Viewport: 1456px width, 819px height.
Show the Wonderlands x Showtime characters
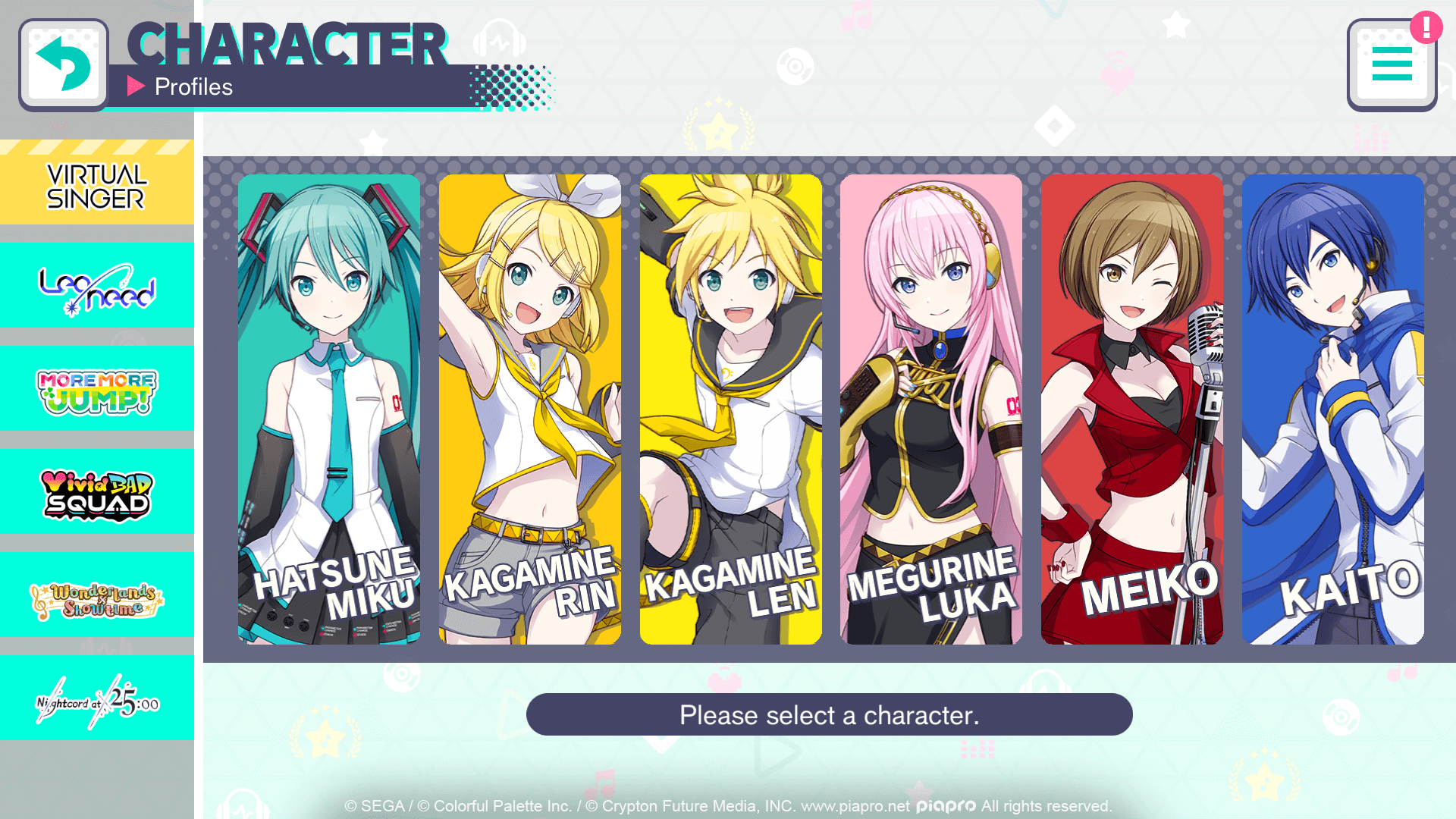pyautogui.click(x=97, y=595)
